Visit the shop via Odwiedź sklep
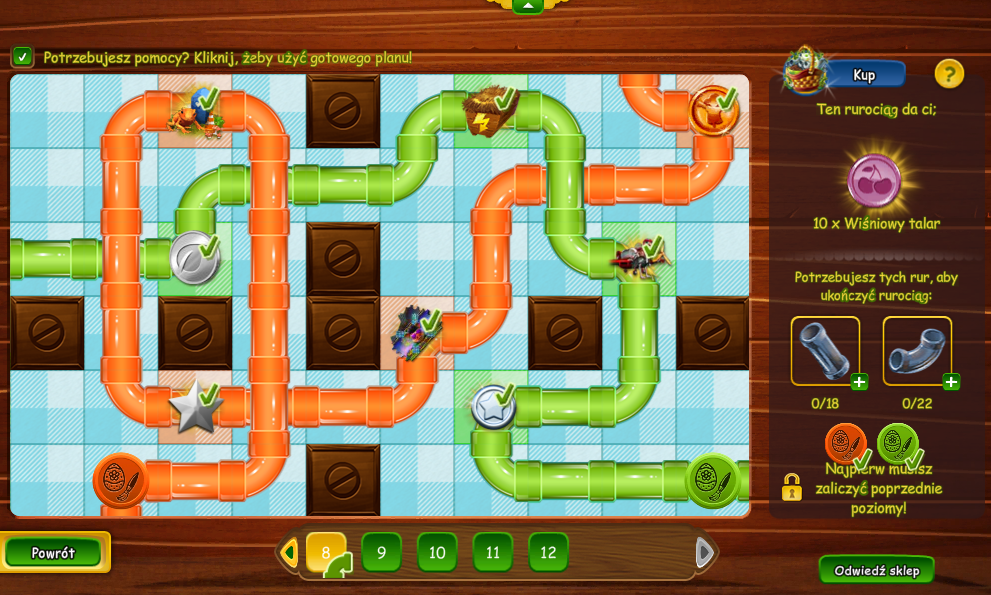 point(876,570)
